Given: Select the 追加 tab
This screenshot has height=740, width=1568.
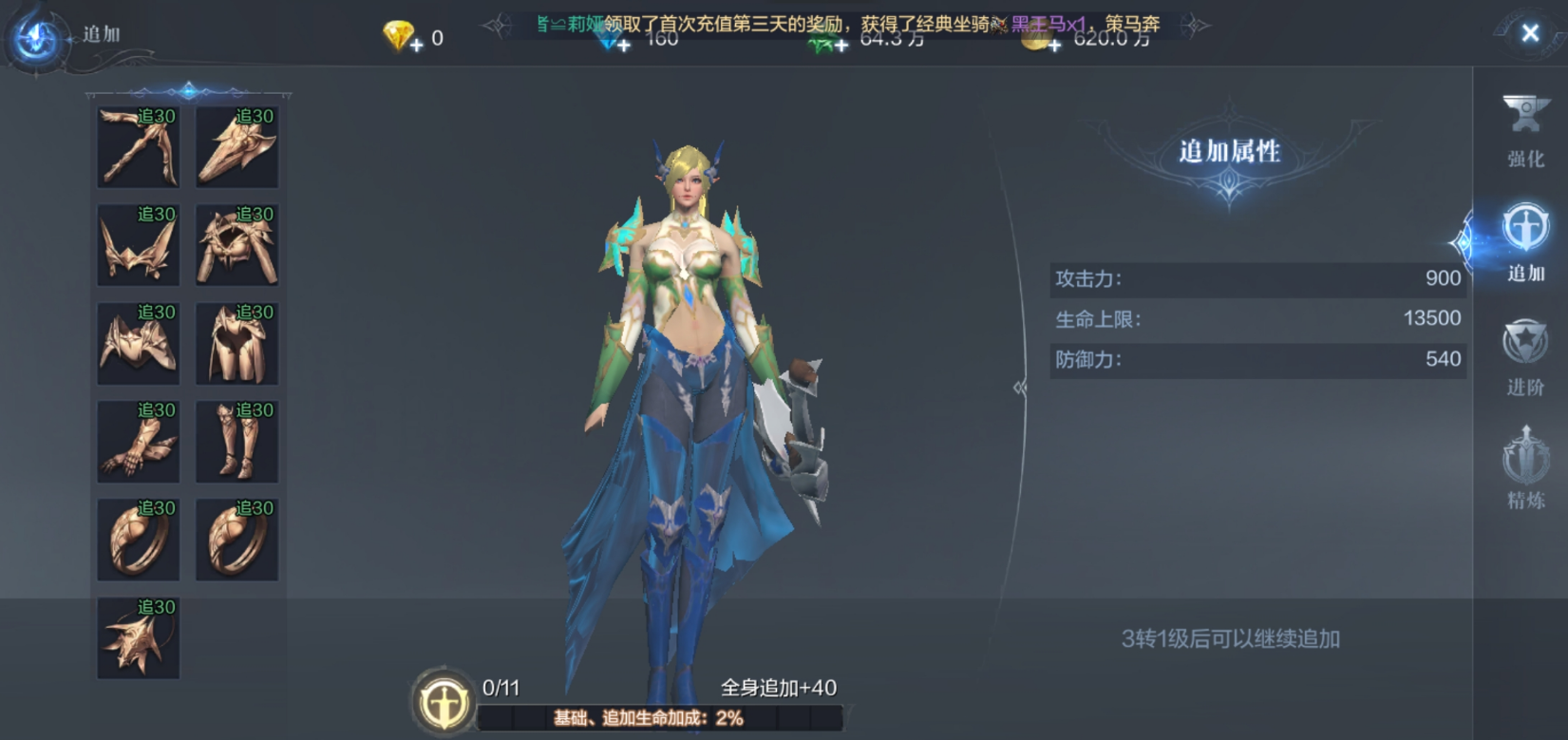Looking at the screenshot, I should coord(1525,244).
